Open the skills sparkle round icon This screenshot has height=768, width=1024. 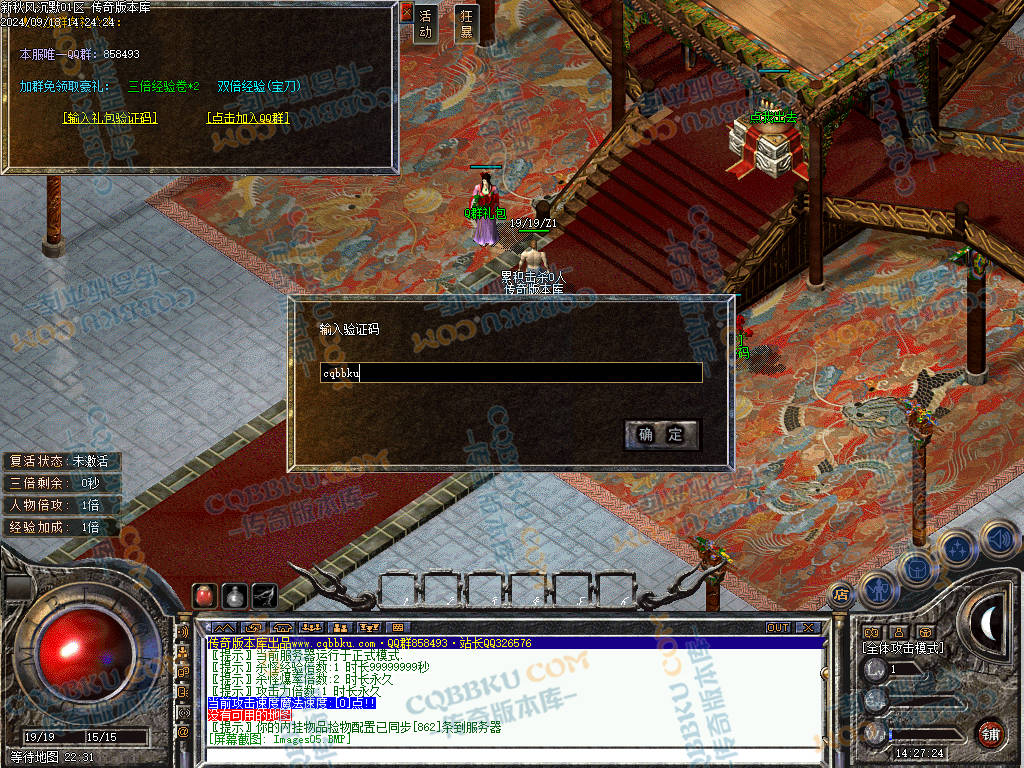pyautogui.click(x=957, y=549)
